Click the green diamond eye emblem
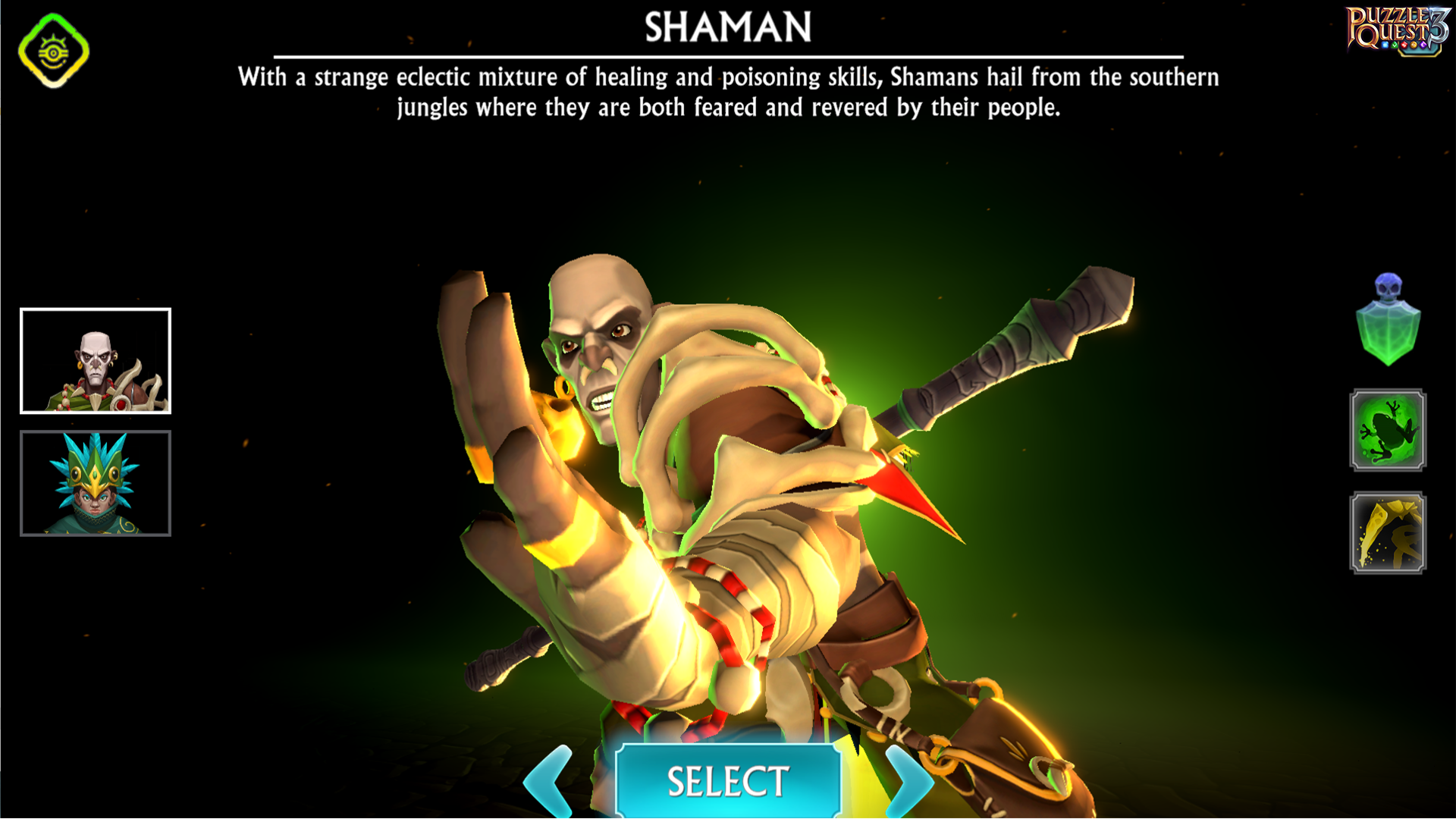 (x=54, y=51)
